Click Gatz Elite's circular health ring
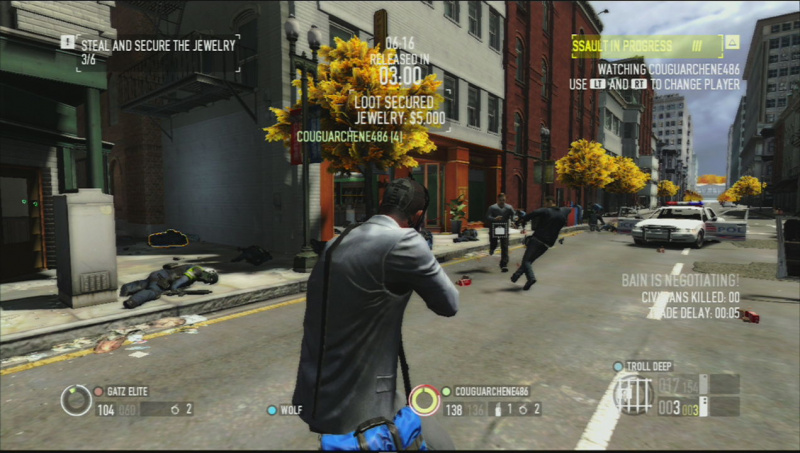Image resolution: width=800 pixels, height=453 pixels. point(76,400)
